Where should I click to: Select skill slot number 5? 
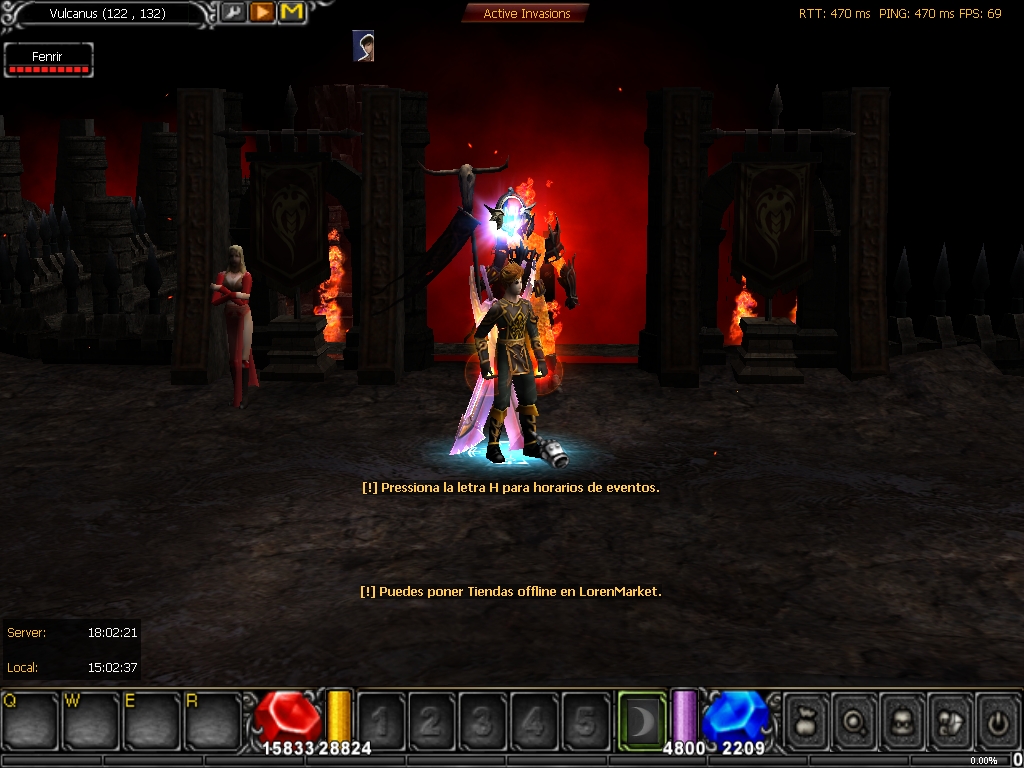coord(585,720)
